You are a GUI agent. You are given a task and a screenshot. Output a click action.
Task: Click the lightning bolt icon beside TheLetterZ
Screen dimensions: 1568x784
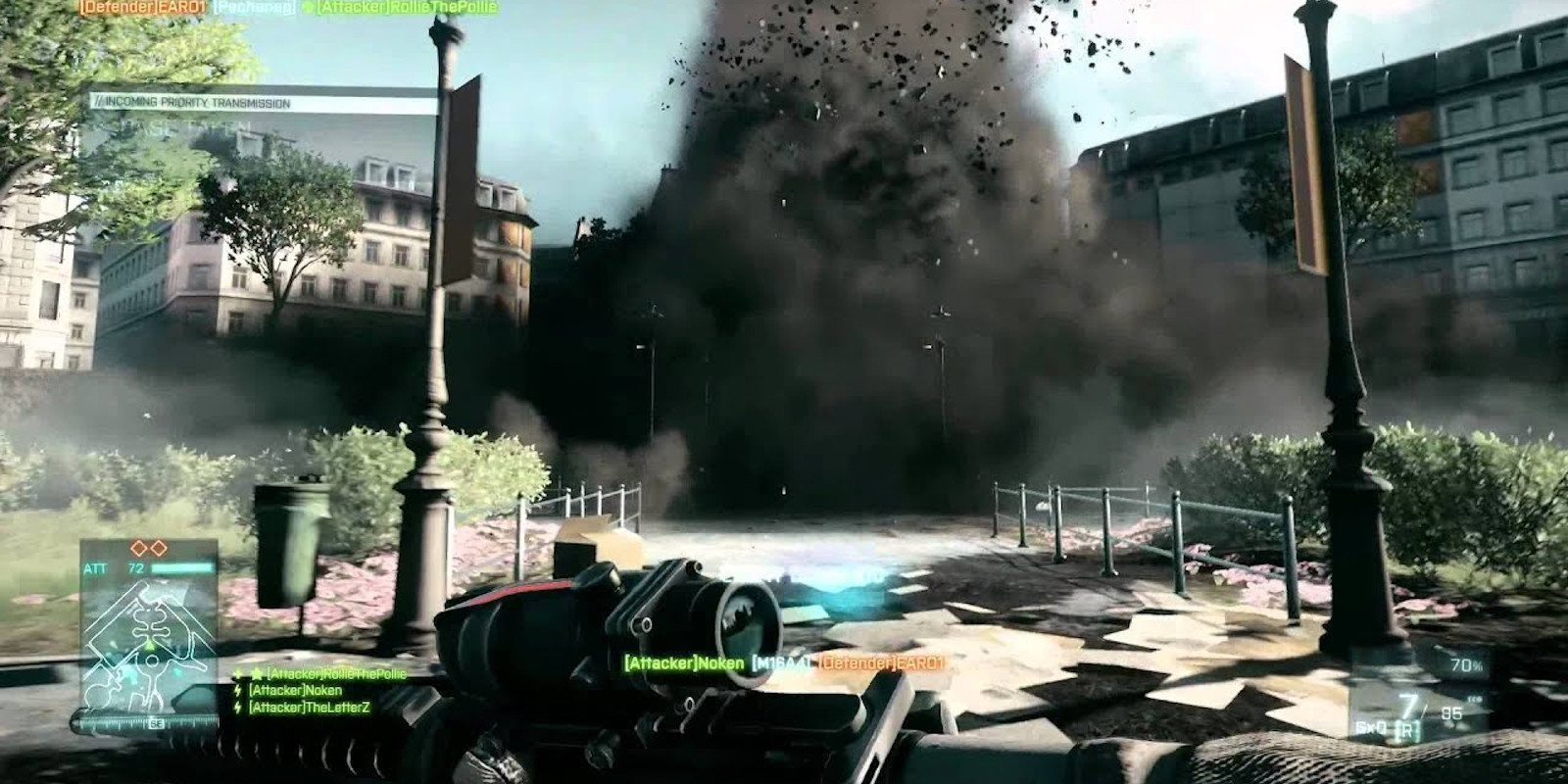[x=237, y=707]
